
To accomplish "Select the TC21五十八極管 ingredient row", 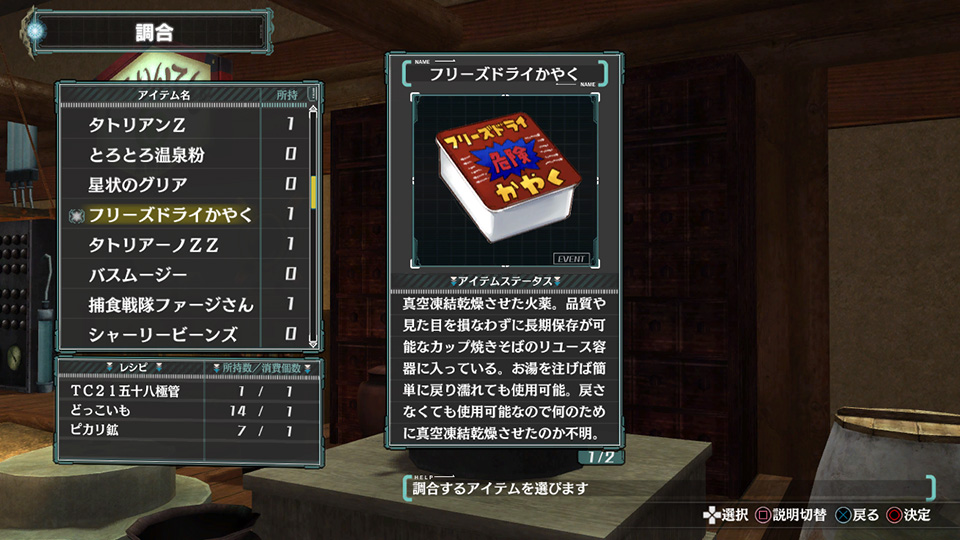I will coord(190,389).
